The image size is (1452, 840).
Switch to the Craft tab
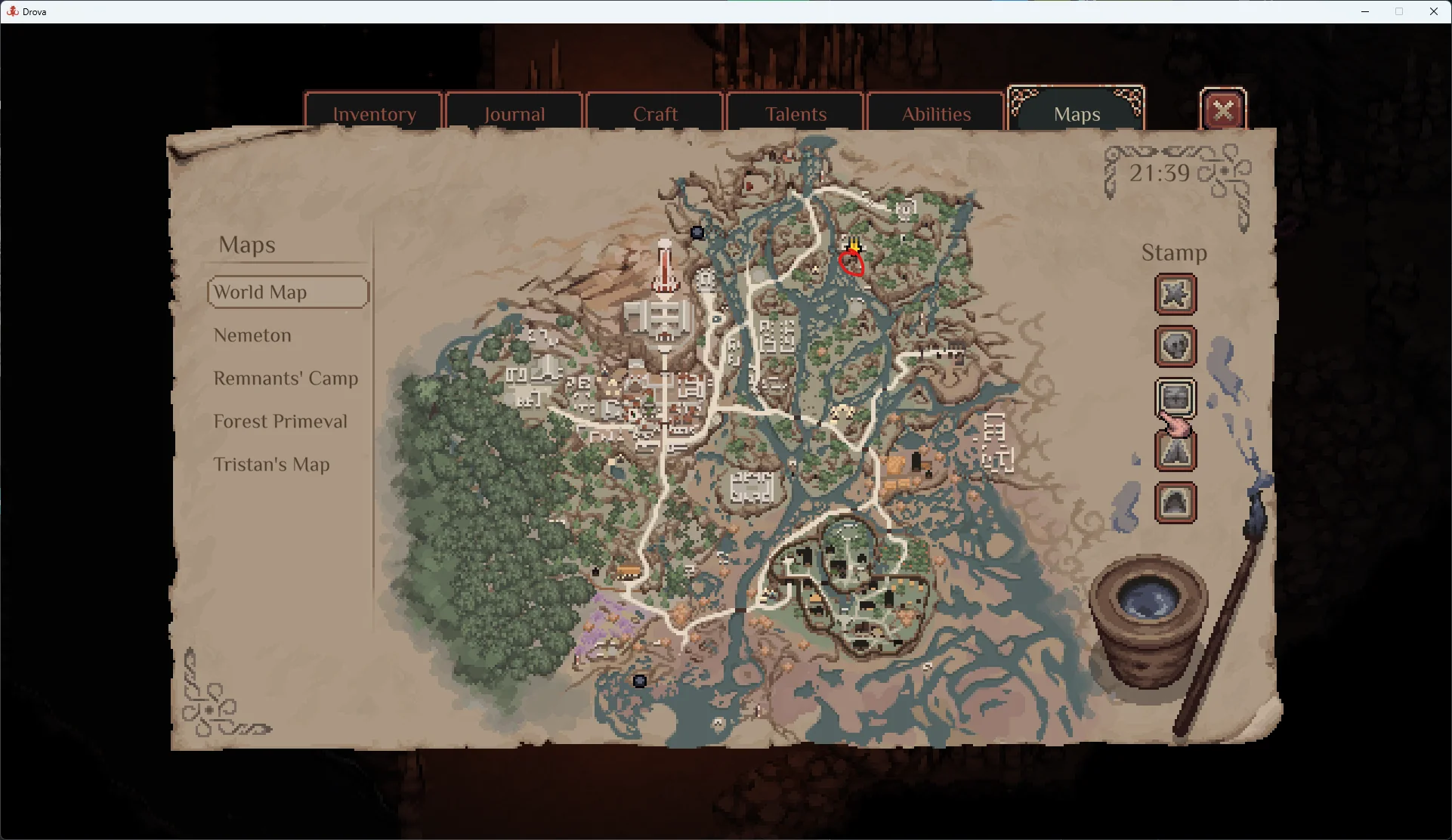pyautogui.click(x=654, y=113)
